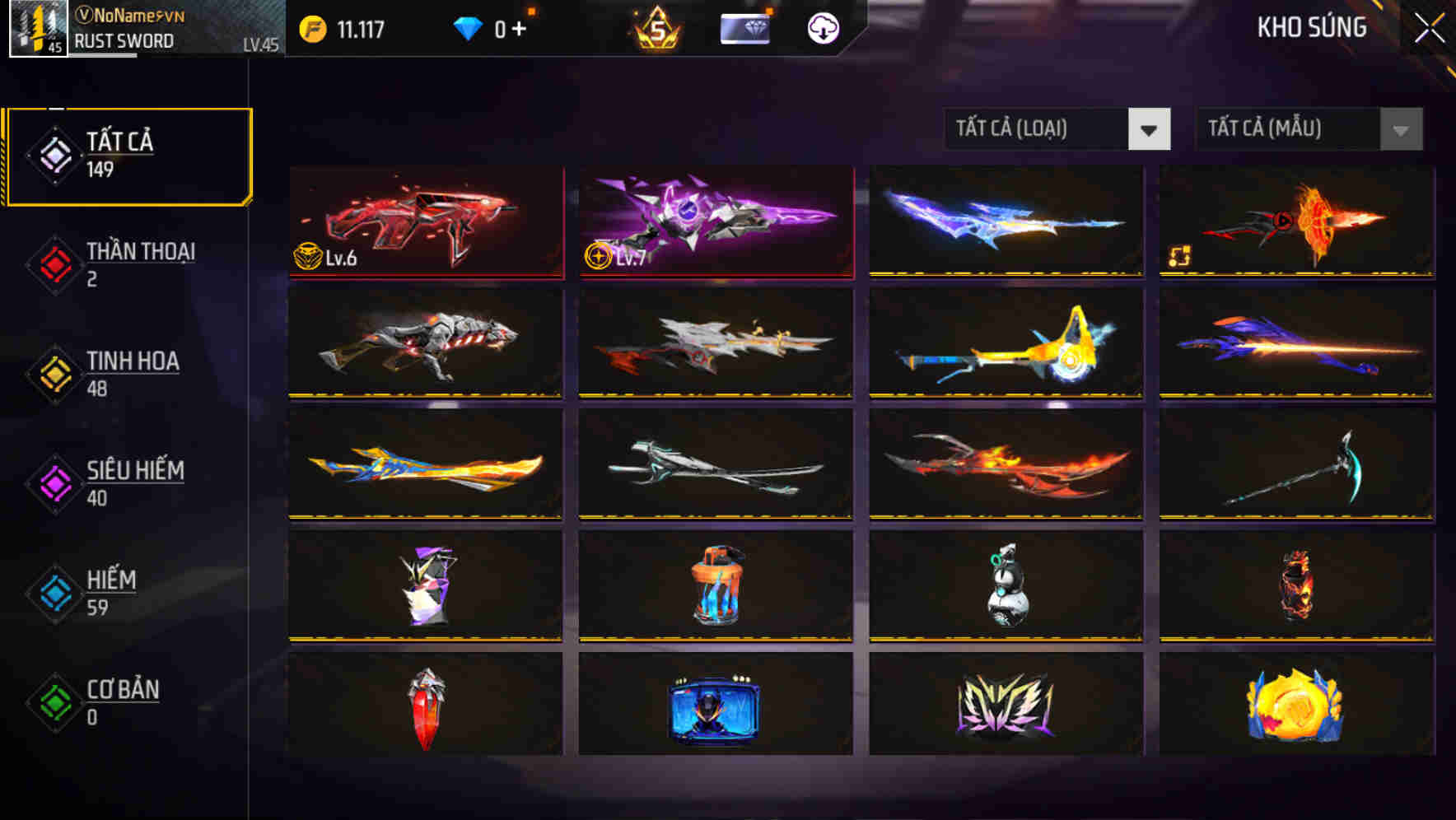Toggle selection of the purple Lv.7 spiked weapon
Screen dimensions: 1456x820
(x=715, y=224)
